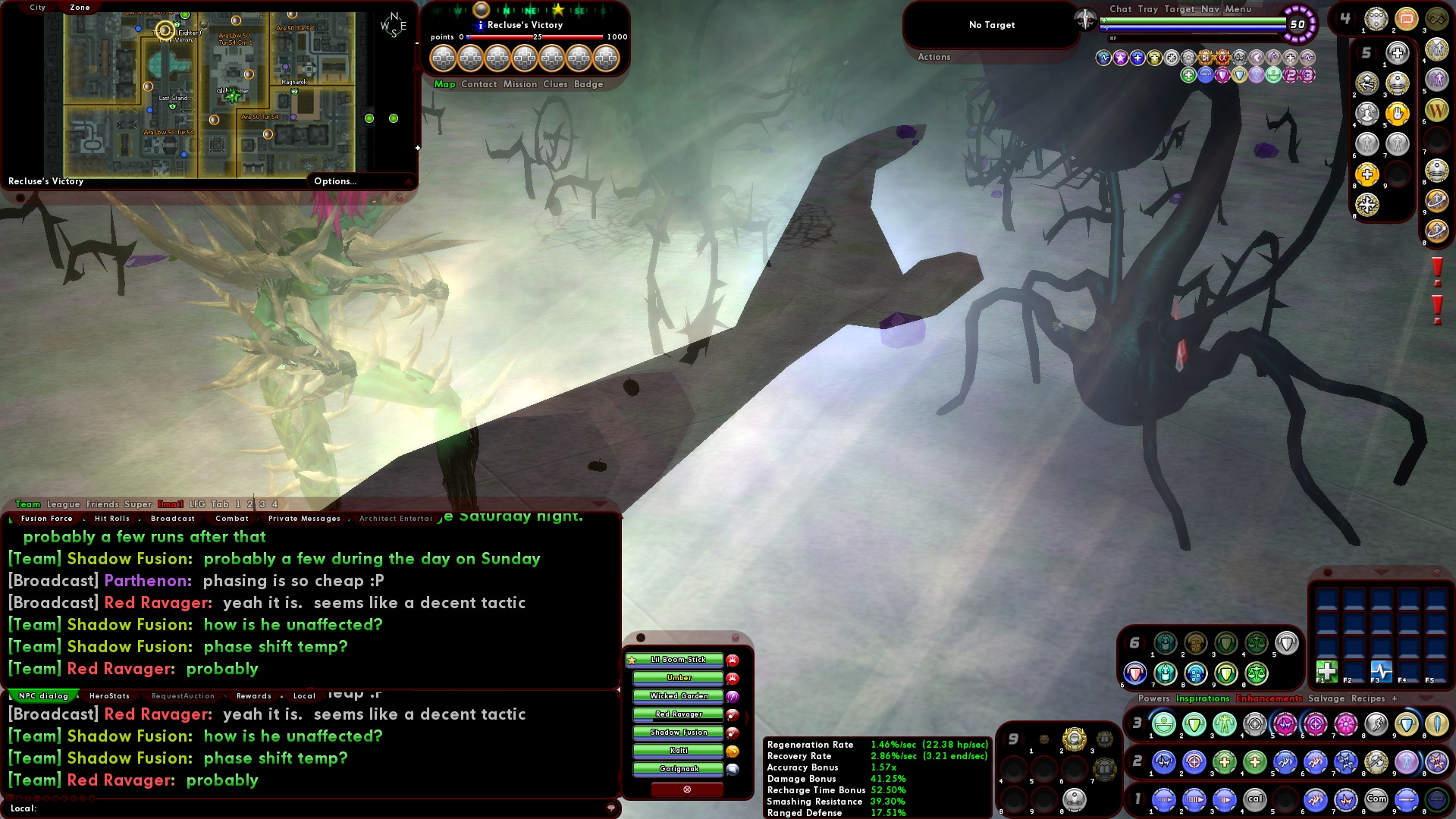Open the Menu item in top navigation

(x=1239, y=9)
